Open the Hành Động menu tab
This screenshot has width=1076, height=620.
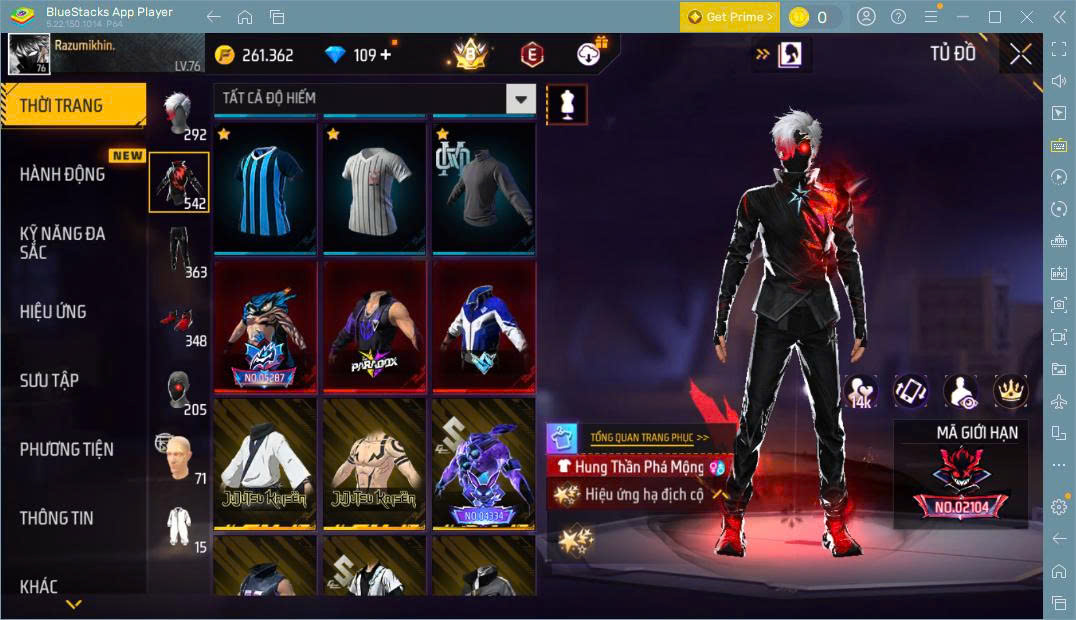tap(62, 174)
